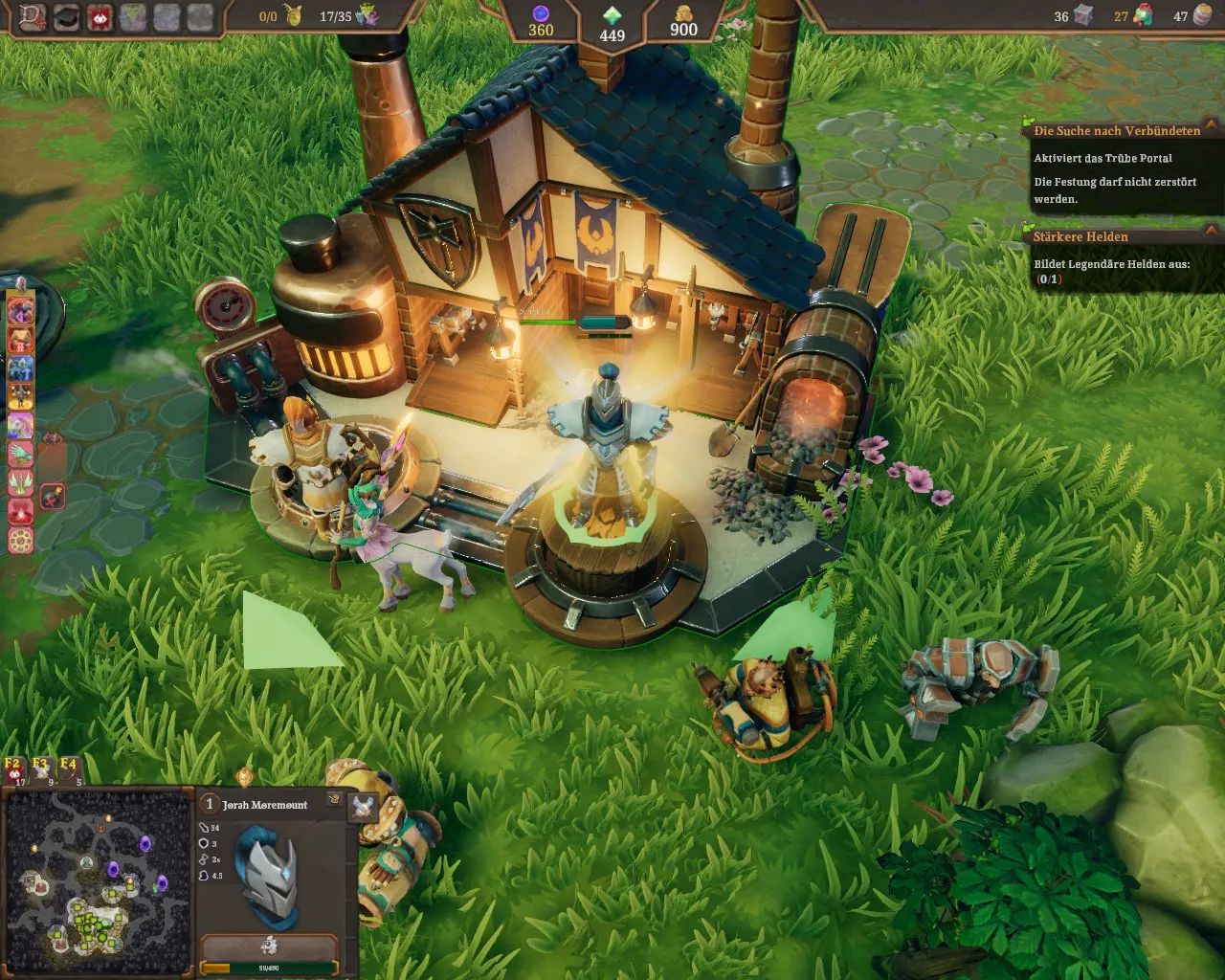The width and height of the screenshot is (1225, 980).
Task: Activate the red volcano eruption ability
Action: pos(20,510)
